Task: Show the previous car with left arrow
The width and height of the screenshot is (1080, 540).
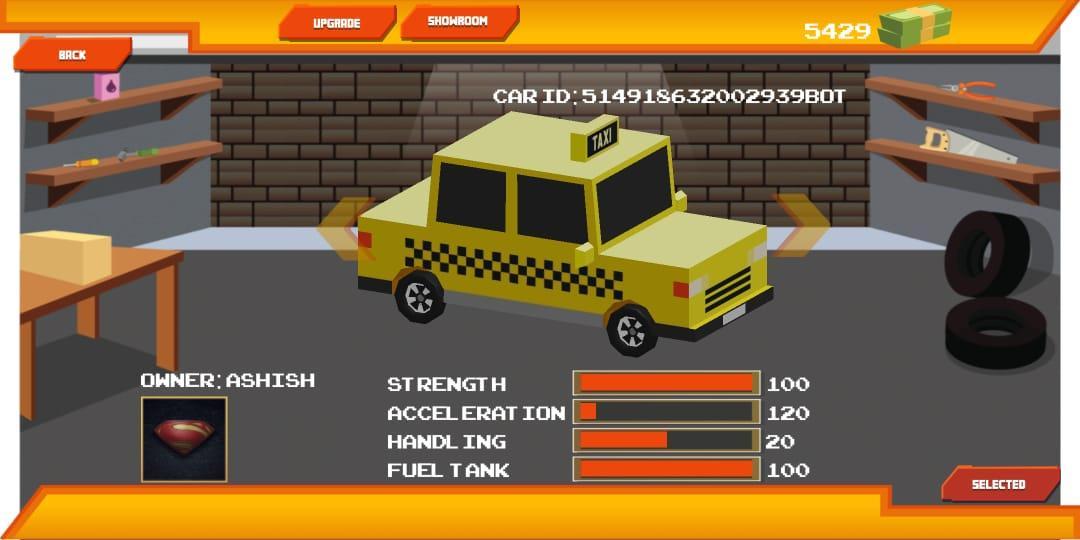Action: pos(345,229)
